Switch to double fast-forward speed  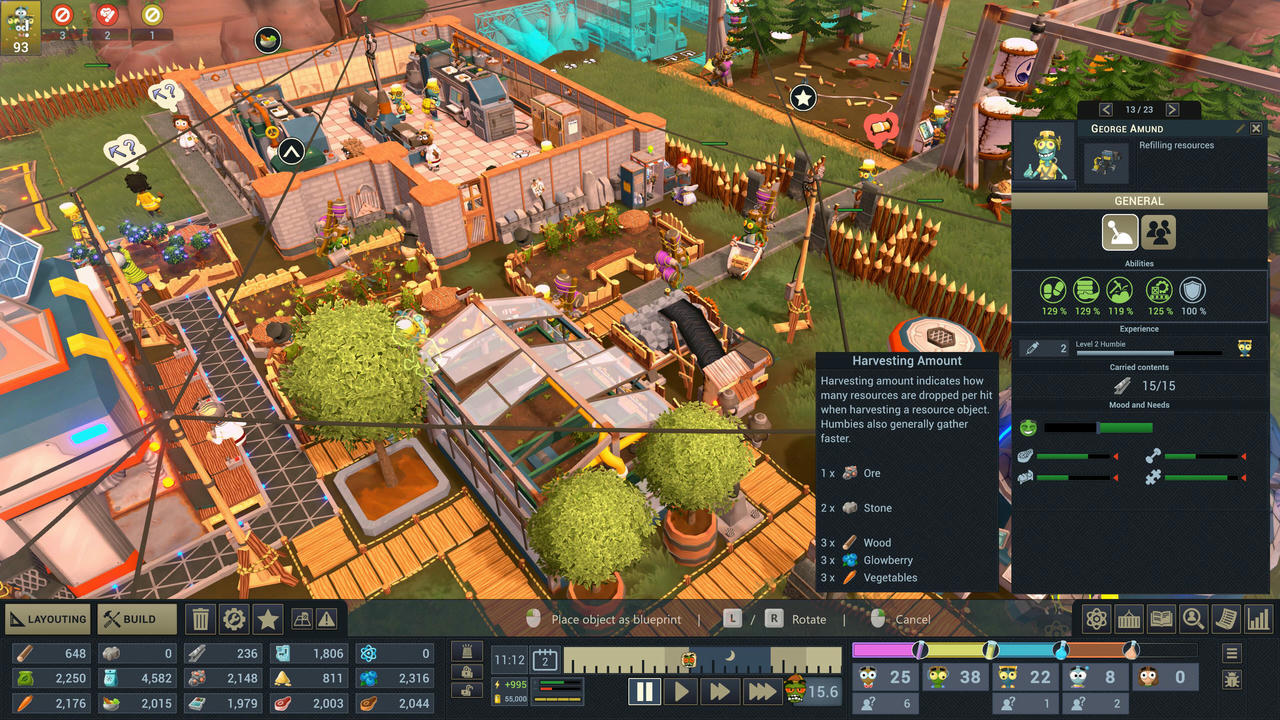pyautogui.click(x=719, y=691)
